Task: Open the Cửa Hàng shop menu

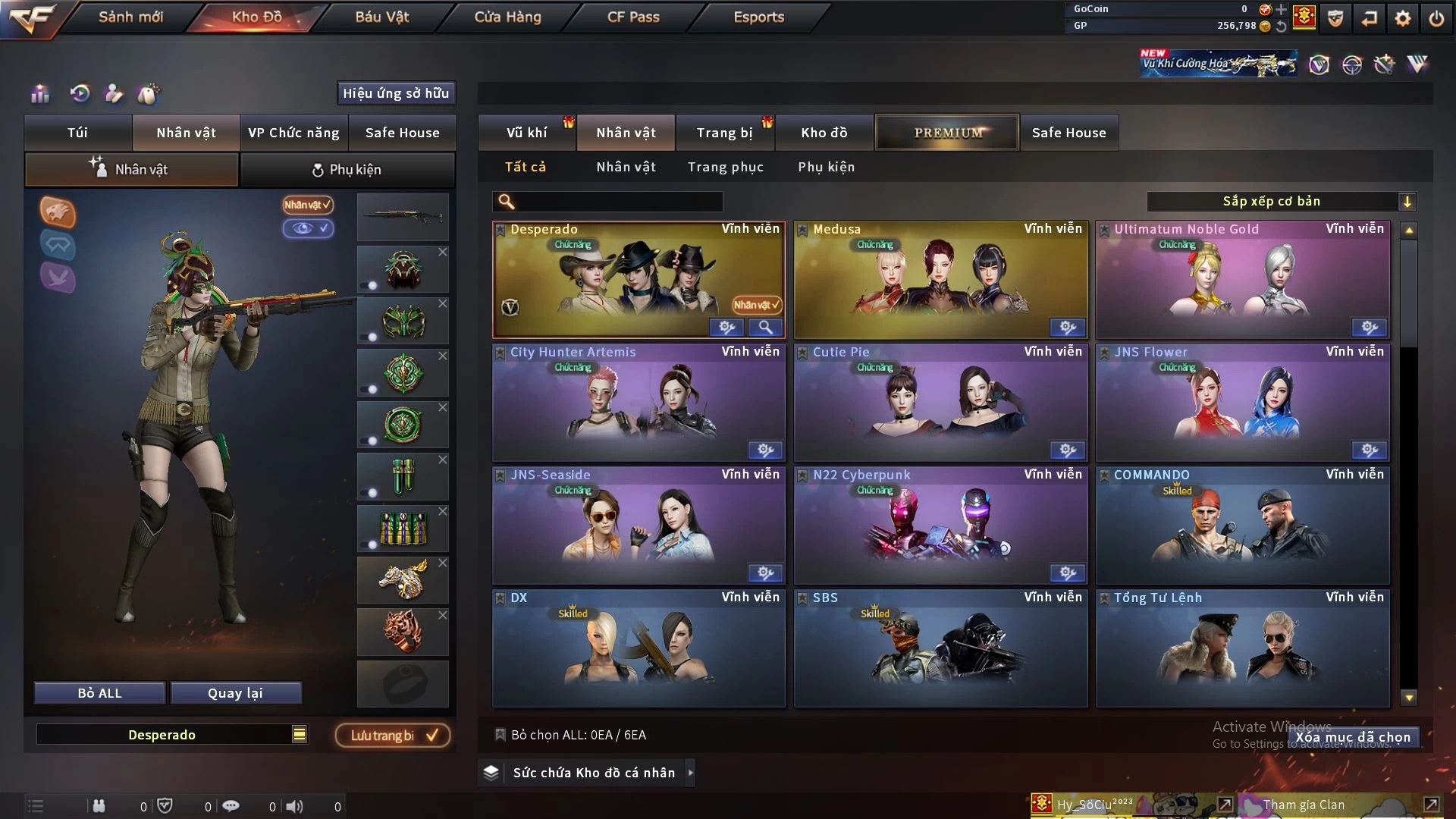Action: click(x=507, y=17)
